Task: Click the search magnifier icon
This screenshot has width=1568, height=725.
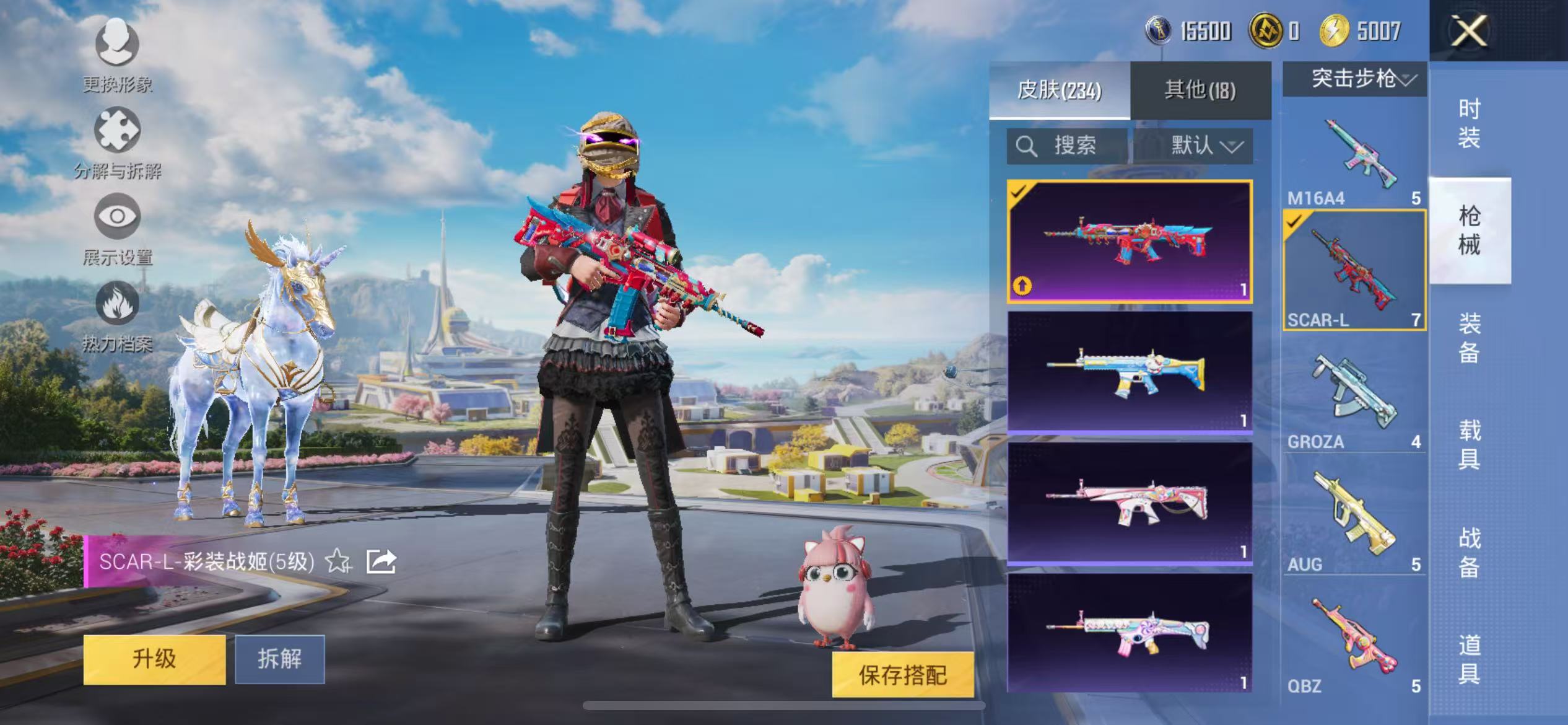Action: click(1027, 146)
